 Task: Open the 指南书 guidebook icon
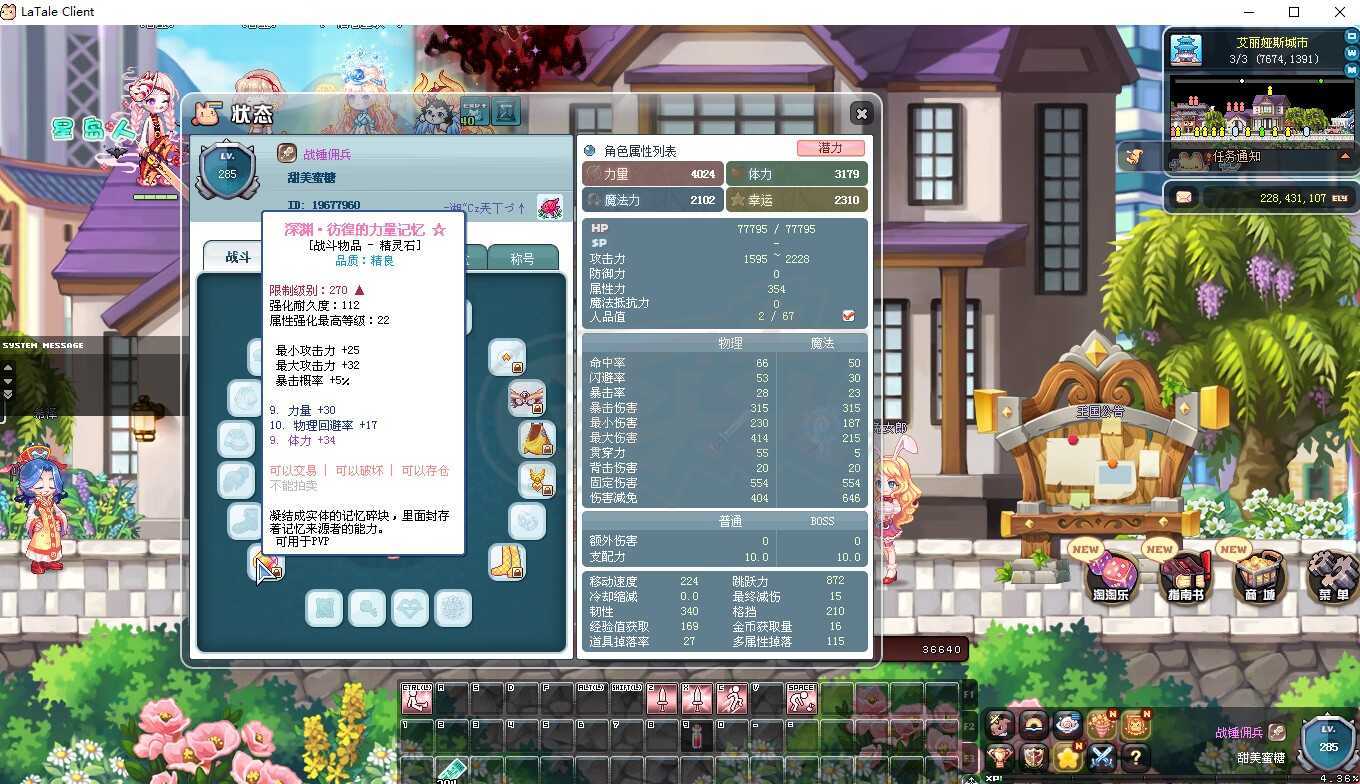click(x=1185, y=578)
